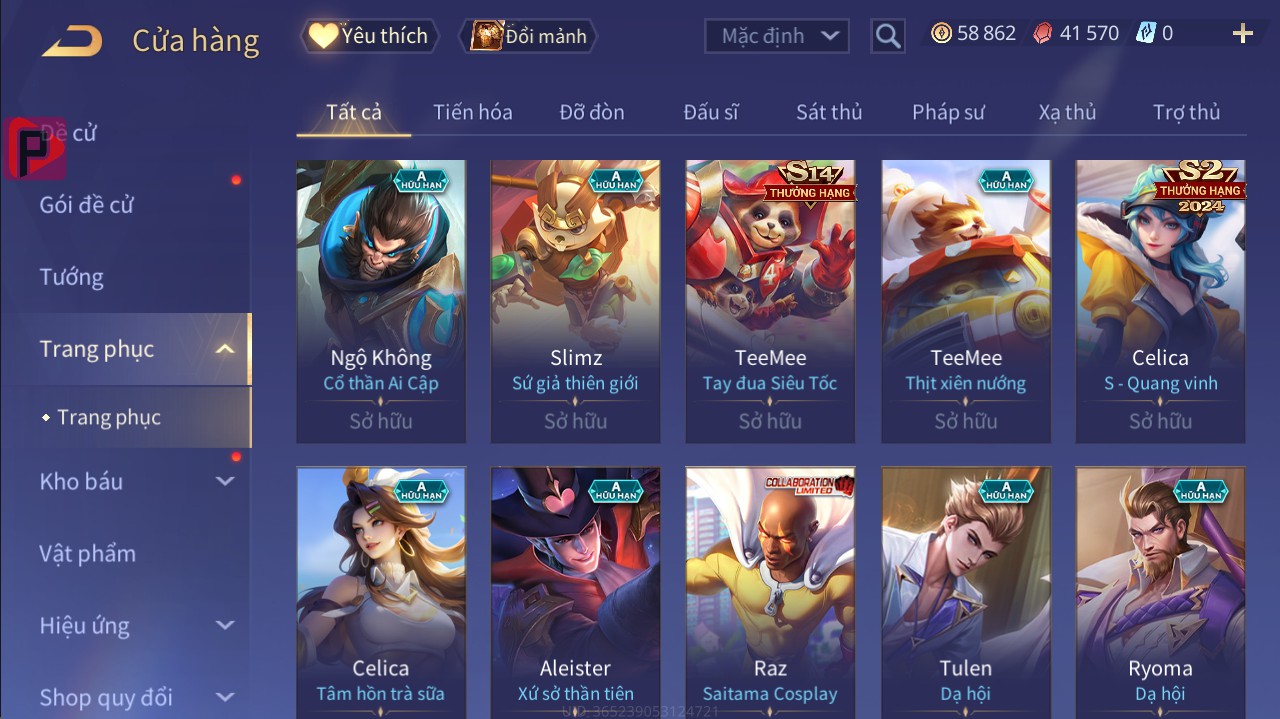Open Gói đề cử in sidebar
Screen dimensions: 1280x719
87,205
